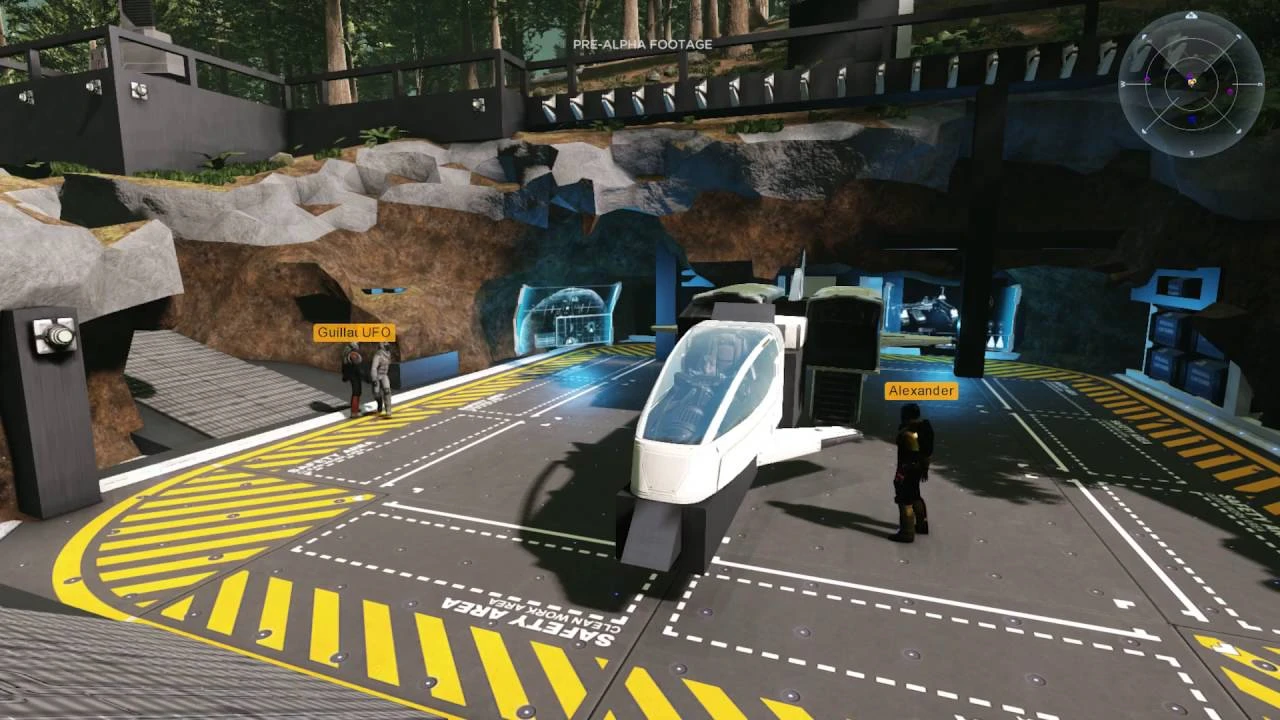Click the W cardinal letter on the compass
The height and width of the screenshot is (720, 1280).
(x=1123, y=84)
